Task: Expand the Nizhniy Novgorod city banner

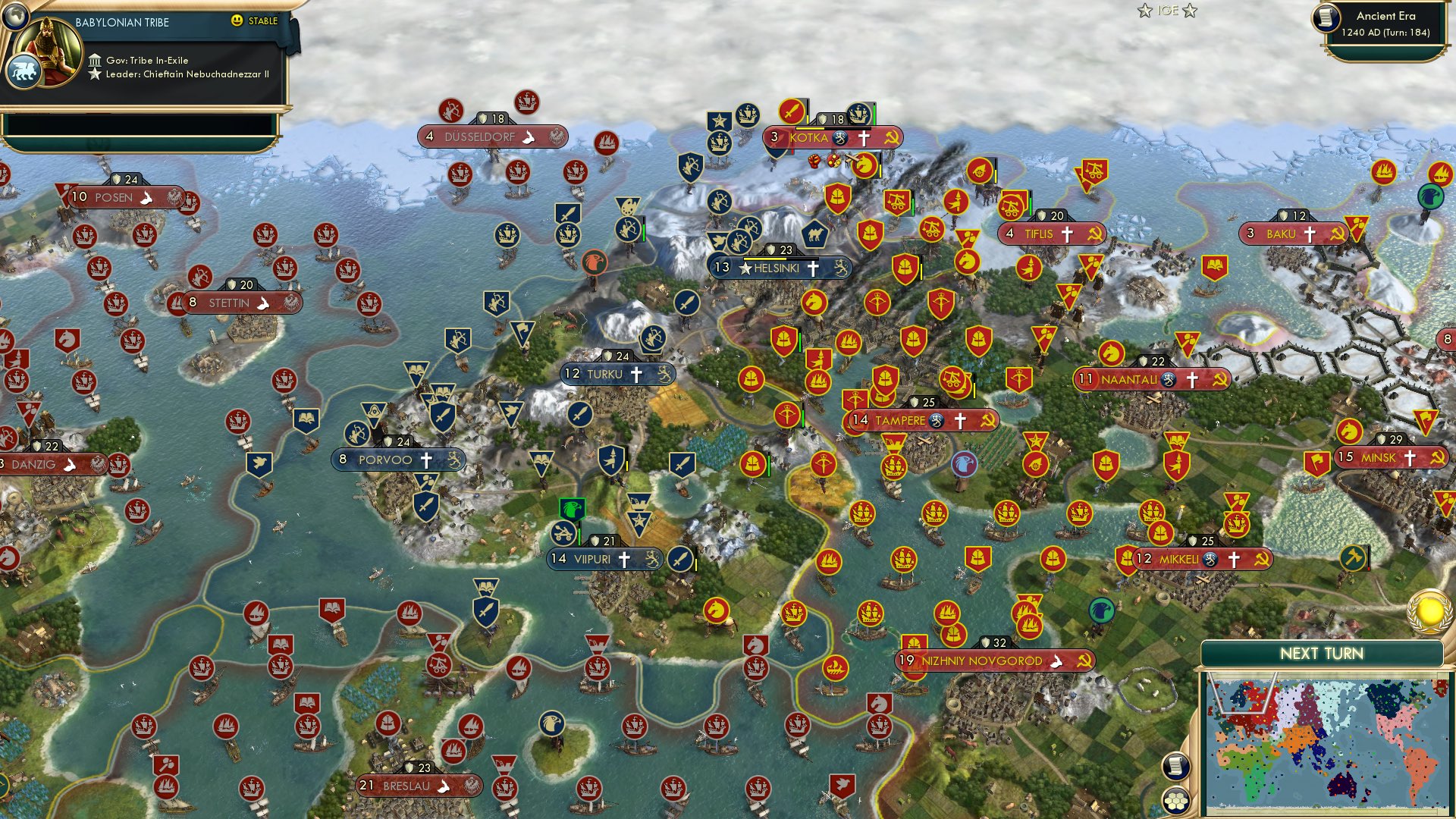Action: (982, 661)
